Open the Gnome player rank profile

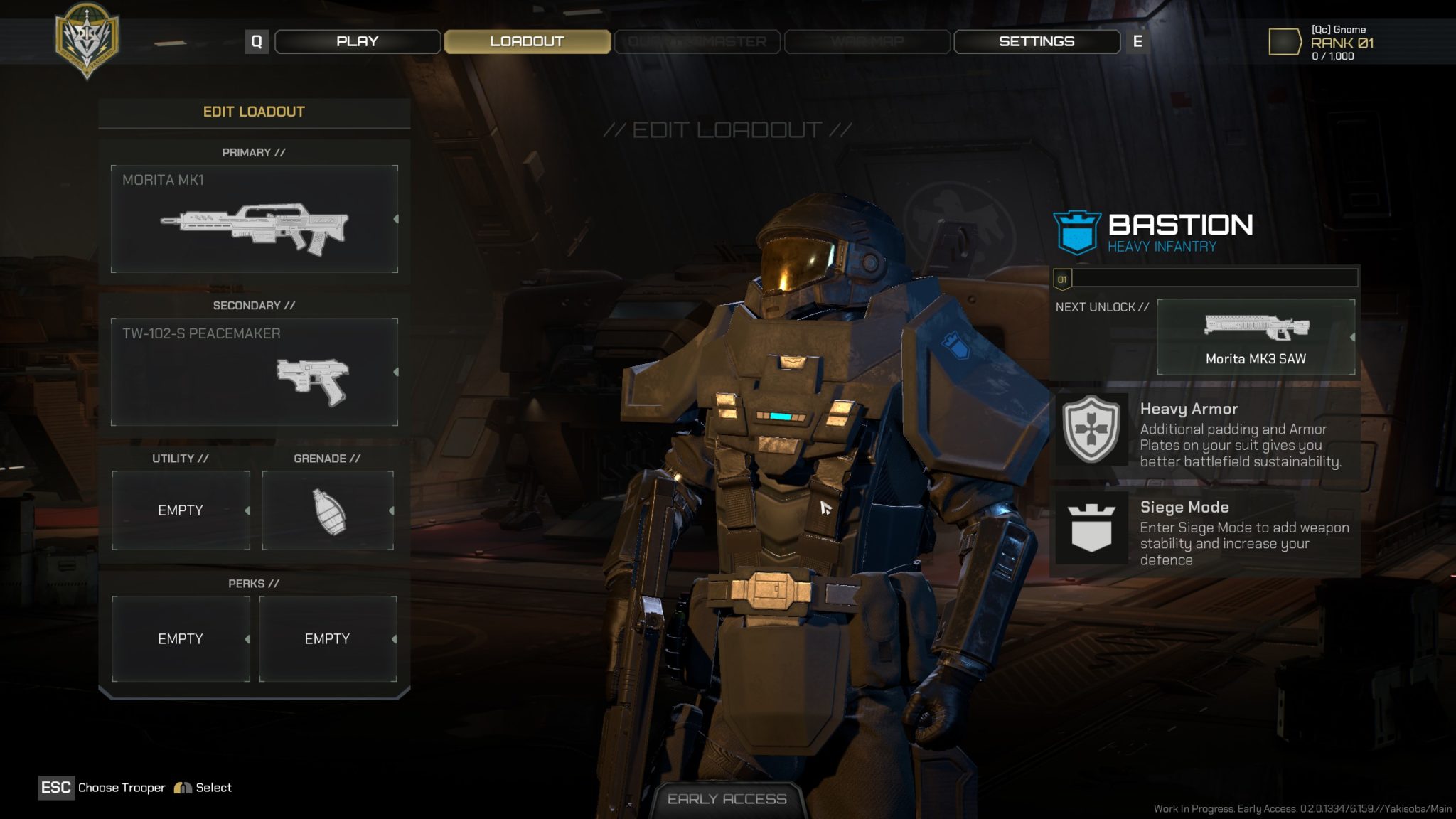[x=1322, y=42]
